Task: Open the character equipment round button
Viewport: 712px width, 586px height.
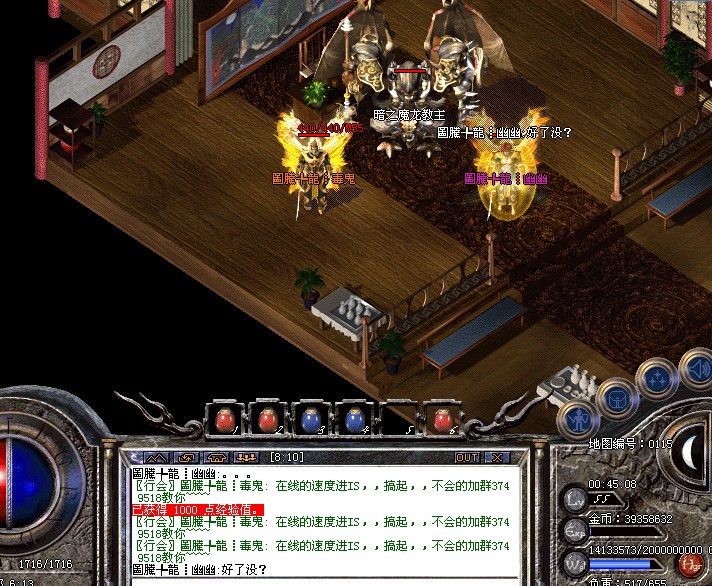Action: click(577, 420)
